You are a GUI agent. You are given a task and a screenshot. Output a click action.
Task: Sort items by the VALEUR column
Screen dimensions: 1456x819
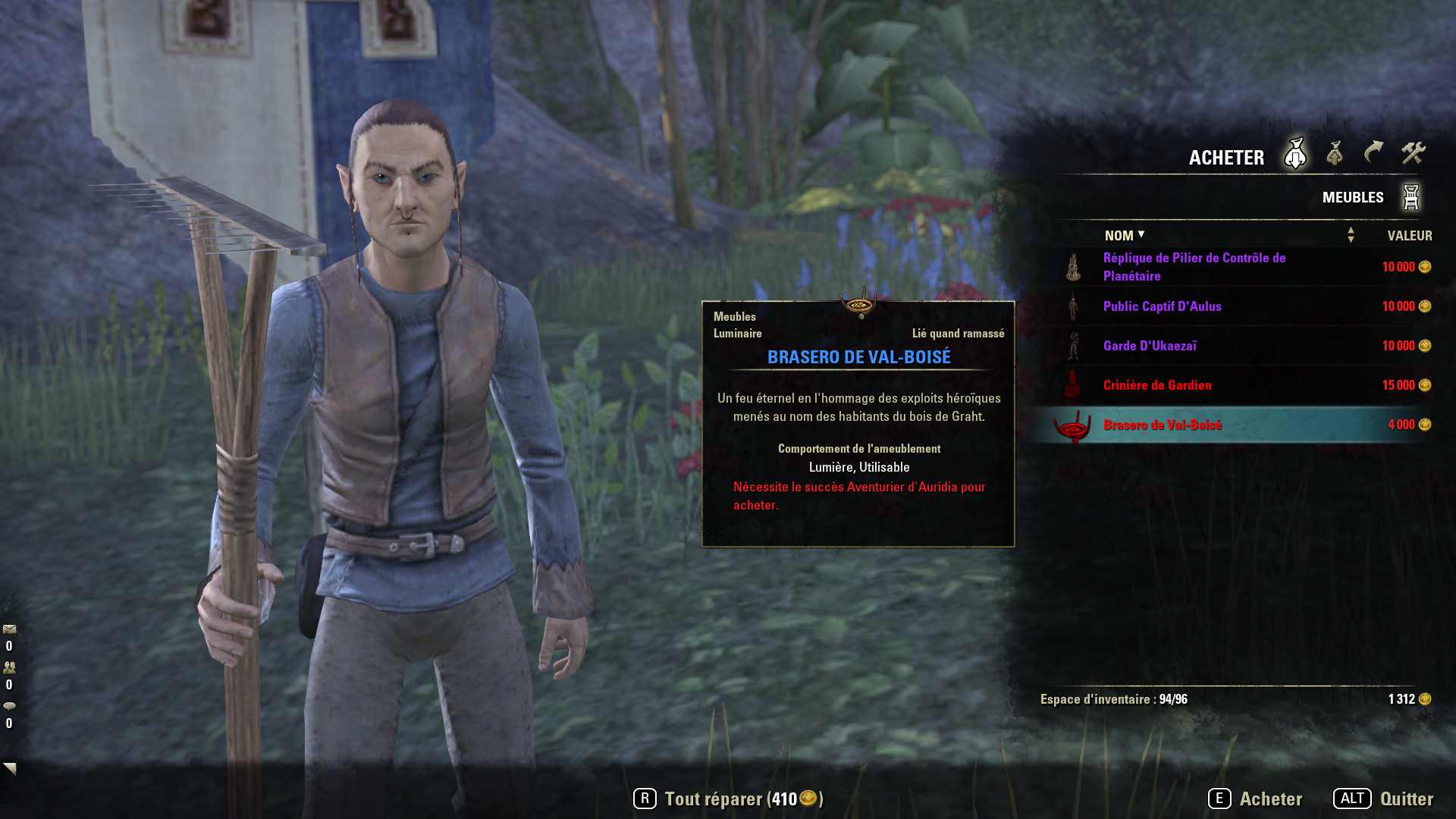pyautogui.click(x=1409, y=236)
